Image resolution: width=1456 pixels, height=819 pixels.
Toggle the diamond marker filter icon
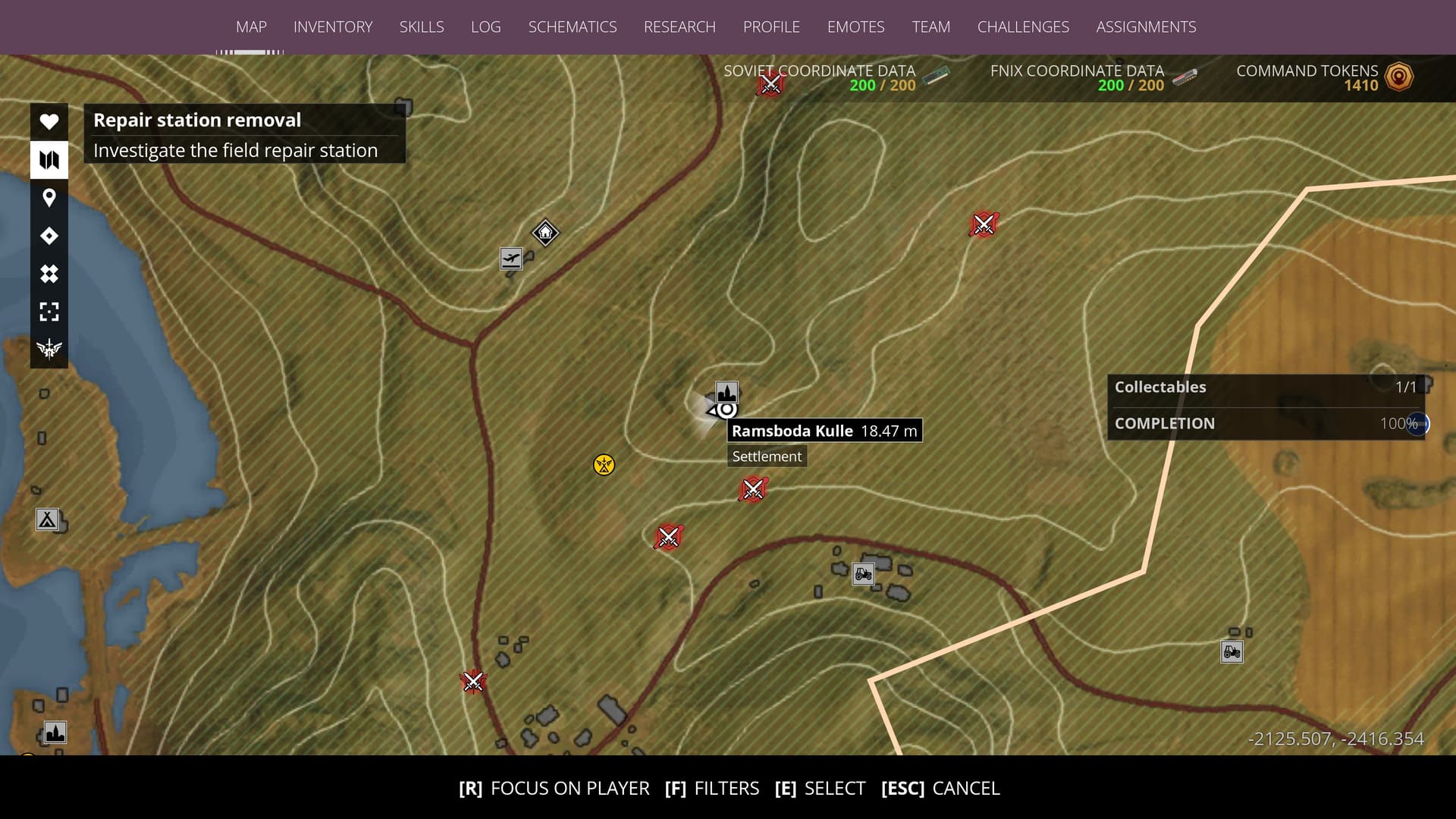pyautogui.click(x=49, y=236)
